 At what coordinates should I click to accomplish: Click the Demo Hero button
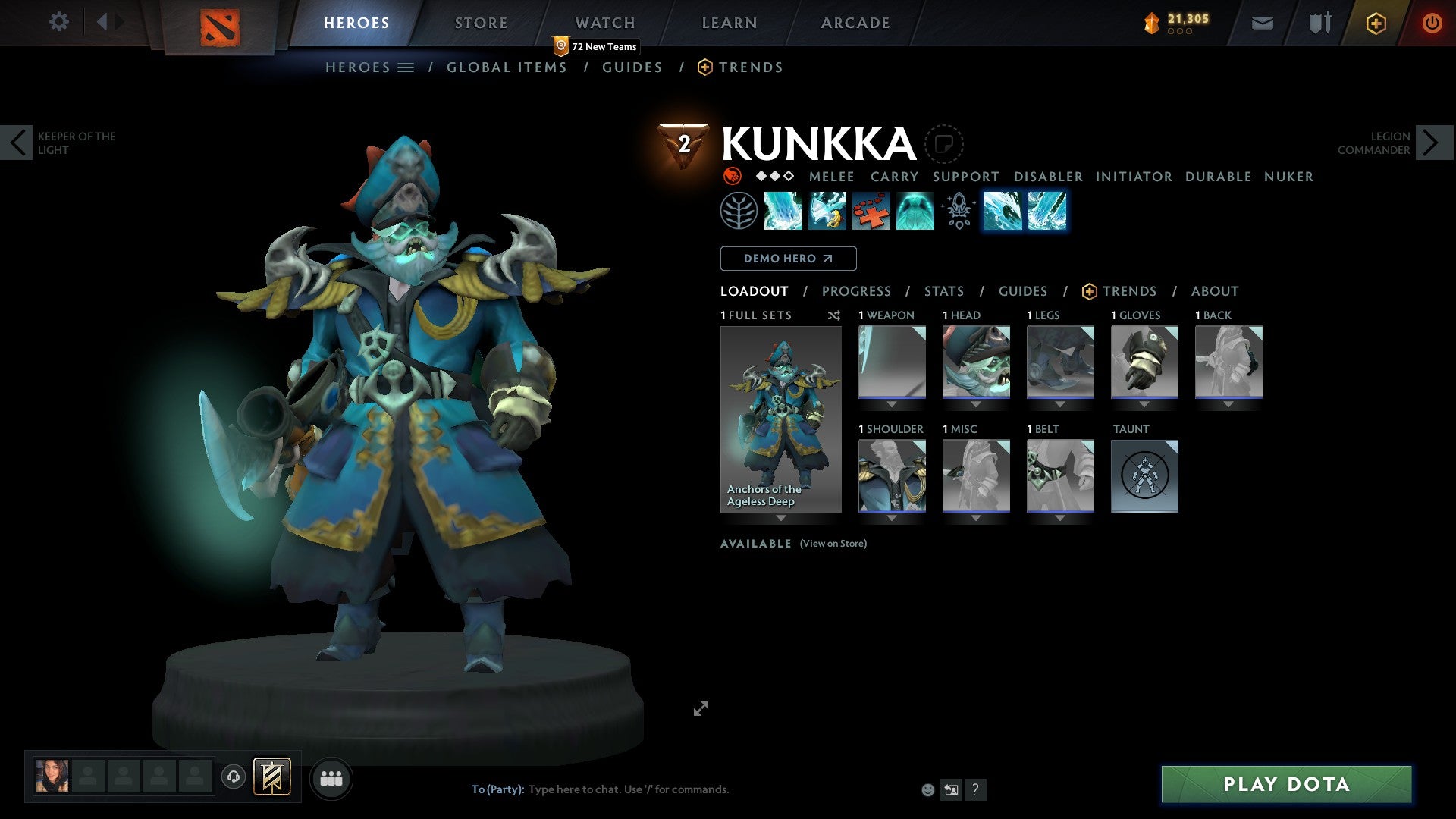pos(787,258)
